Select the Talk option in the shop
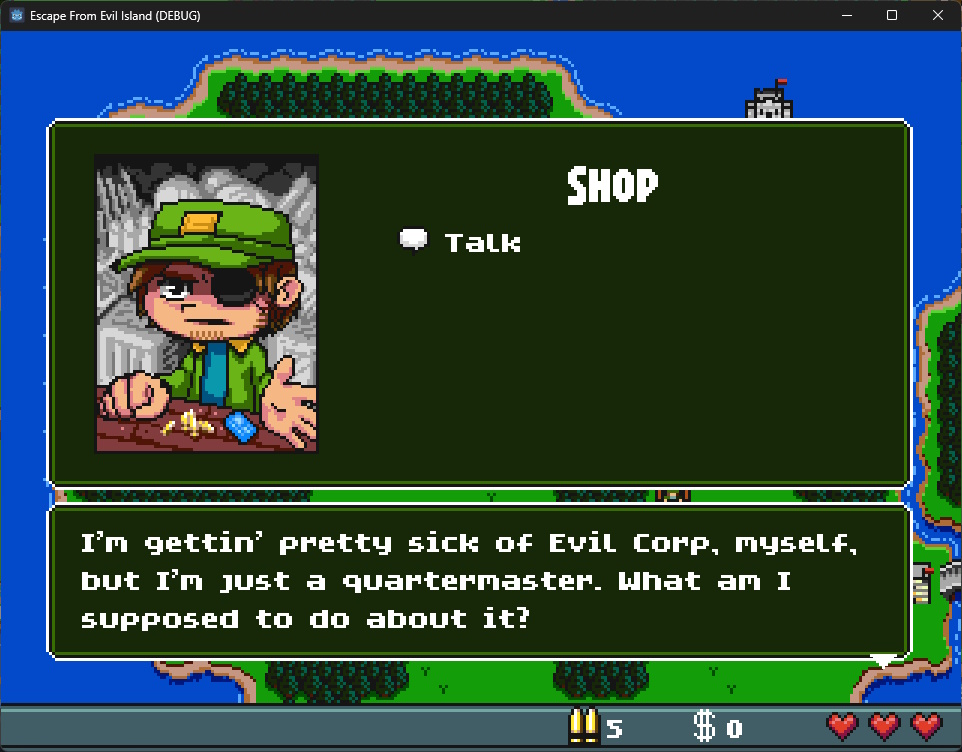This screenshot has height=752, width=962. click(481, 242)
